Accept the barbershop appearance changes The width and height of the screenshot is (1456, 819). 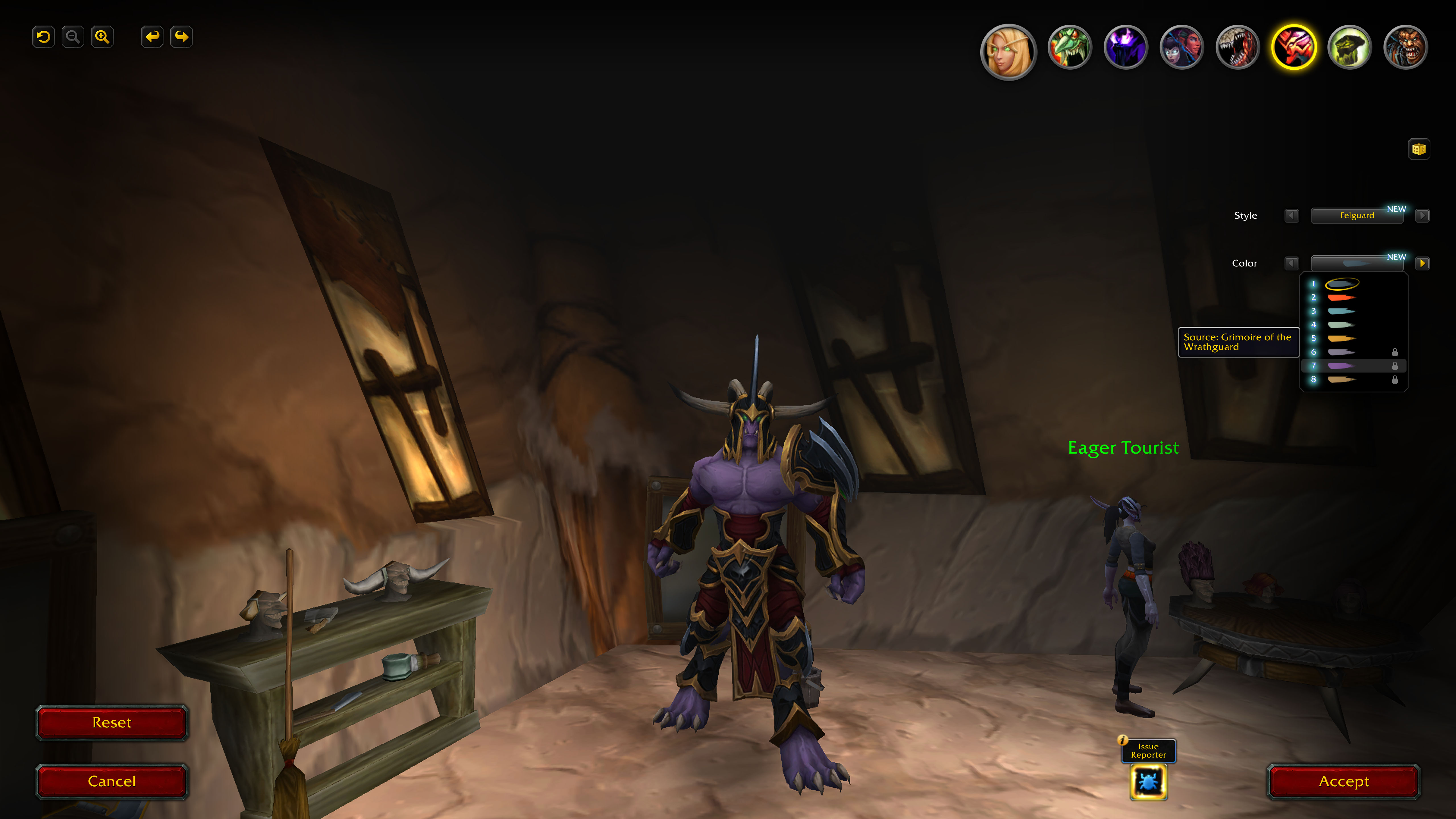[x=1343, y=781]
